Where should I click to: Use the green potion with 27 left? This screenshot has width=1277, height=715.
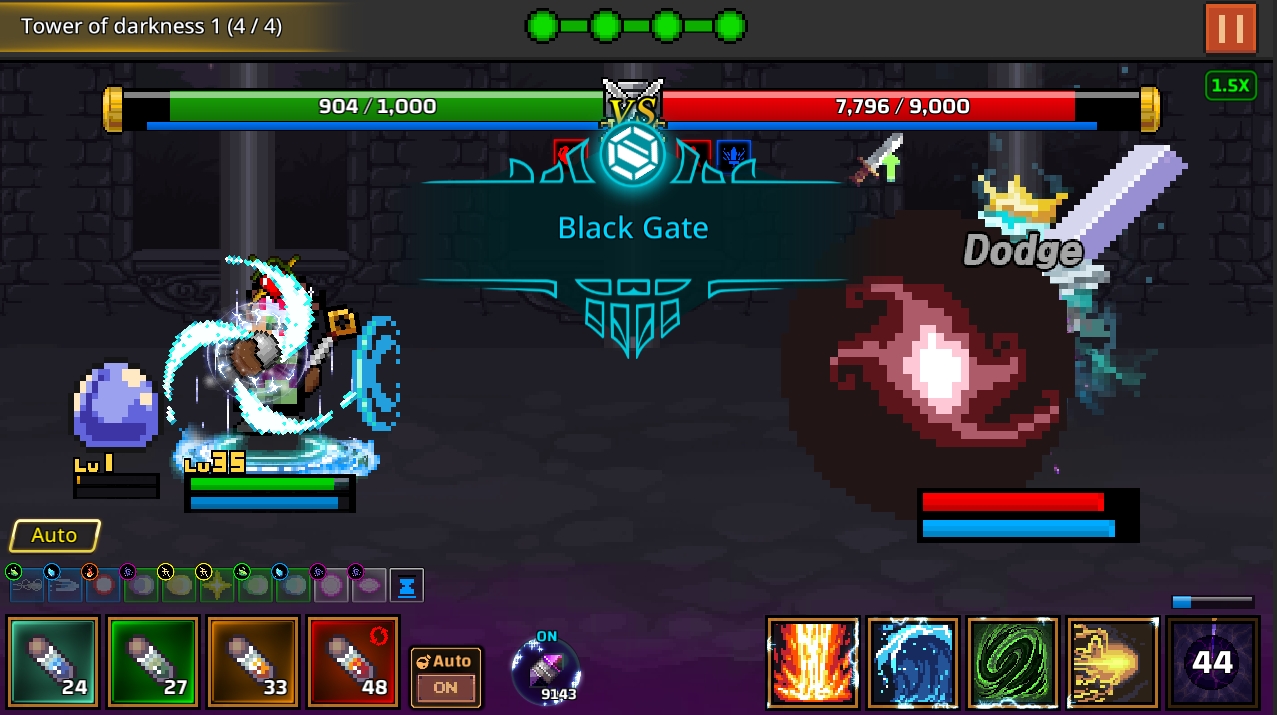(x=153, y=662)
